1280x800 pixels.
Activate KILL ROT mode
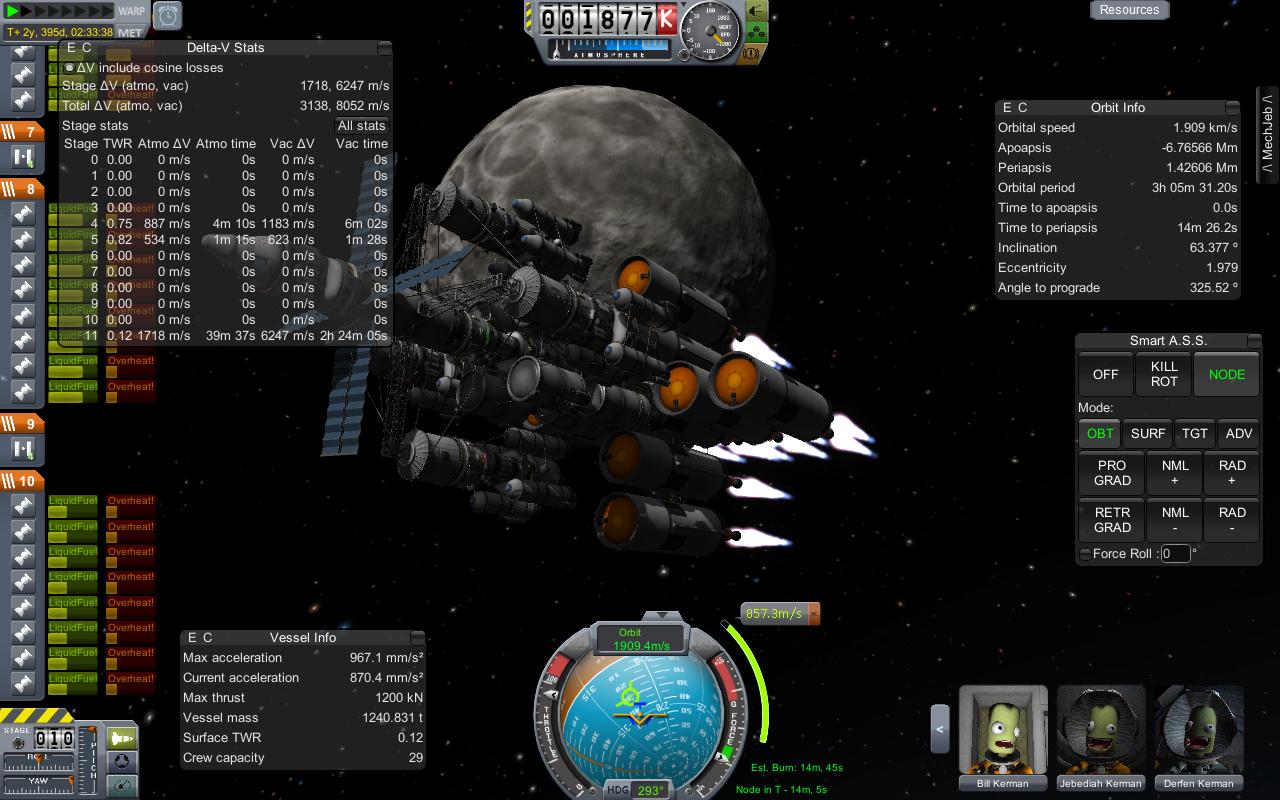pyautogui.click(x=1164, y=374)
